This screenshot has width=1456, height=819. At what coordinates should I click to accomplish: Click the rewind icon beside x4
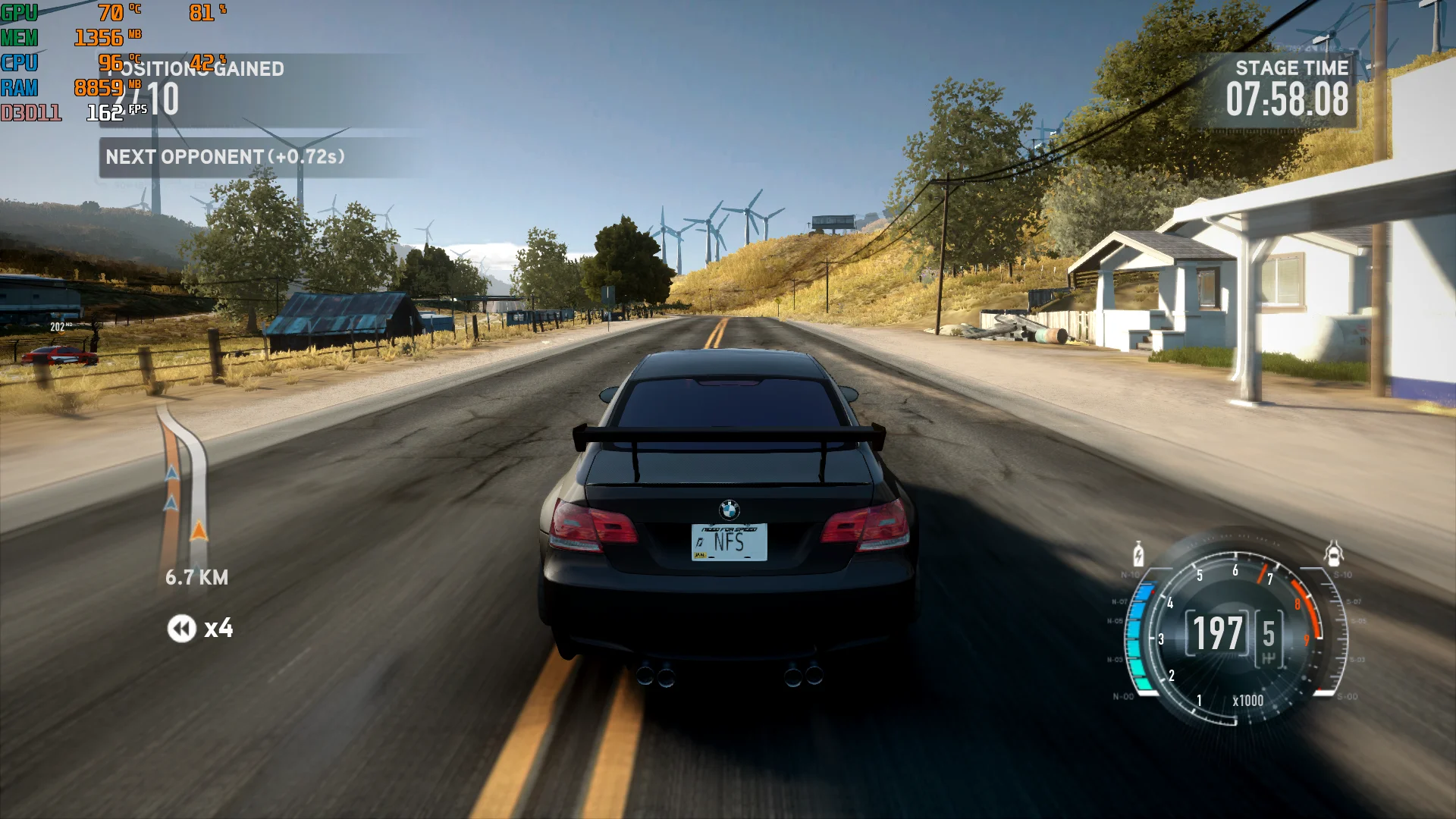181,629
